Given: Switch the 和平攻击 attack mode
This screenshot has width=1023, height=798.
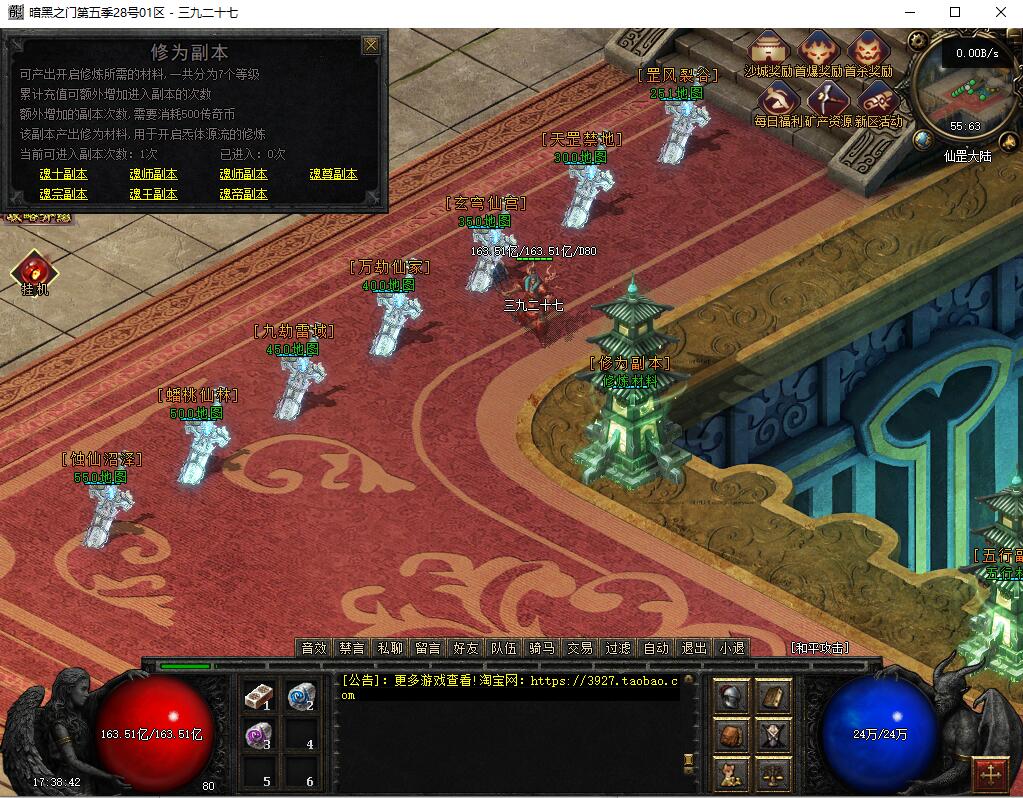Looking at the screenshot, I should pos(819,648).
